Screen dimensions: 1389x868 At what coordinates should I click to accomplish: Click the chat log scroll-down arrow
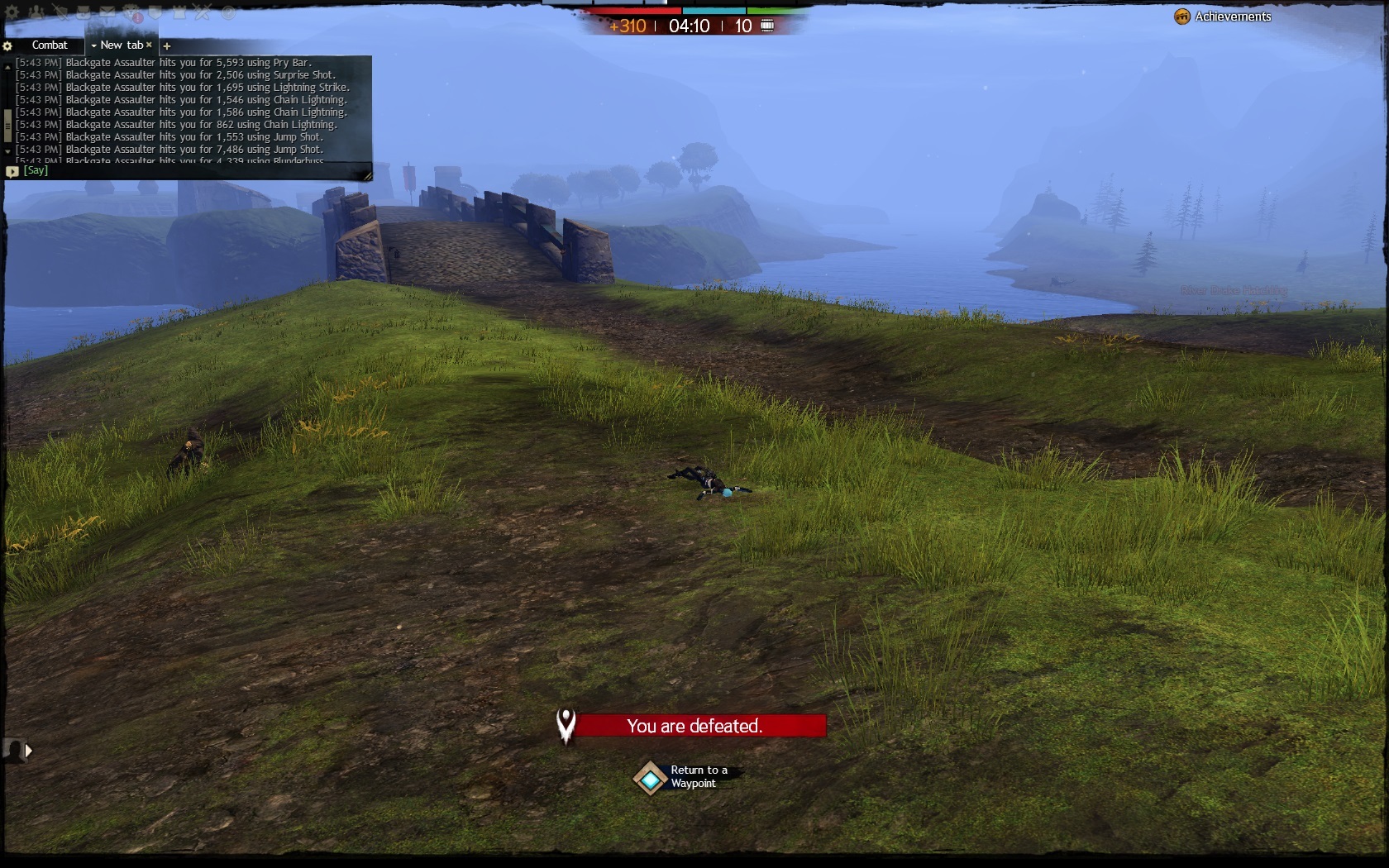point(7,152)
